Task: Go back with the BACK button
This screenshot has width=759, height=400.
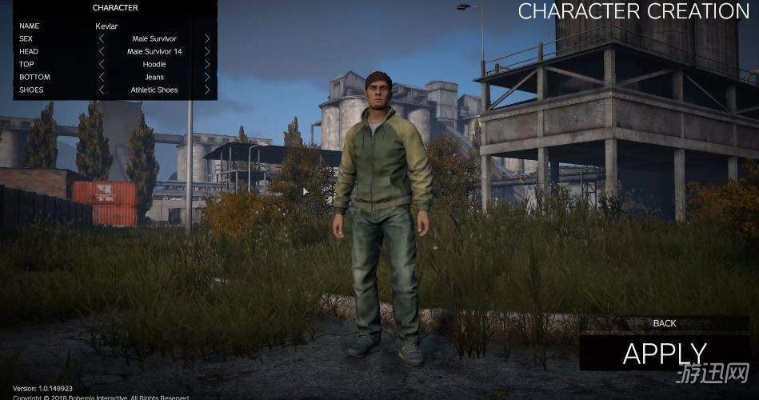Action: [664, 323]
